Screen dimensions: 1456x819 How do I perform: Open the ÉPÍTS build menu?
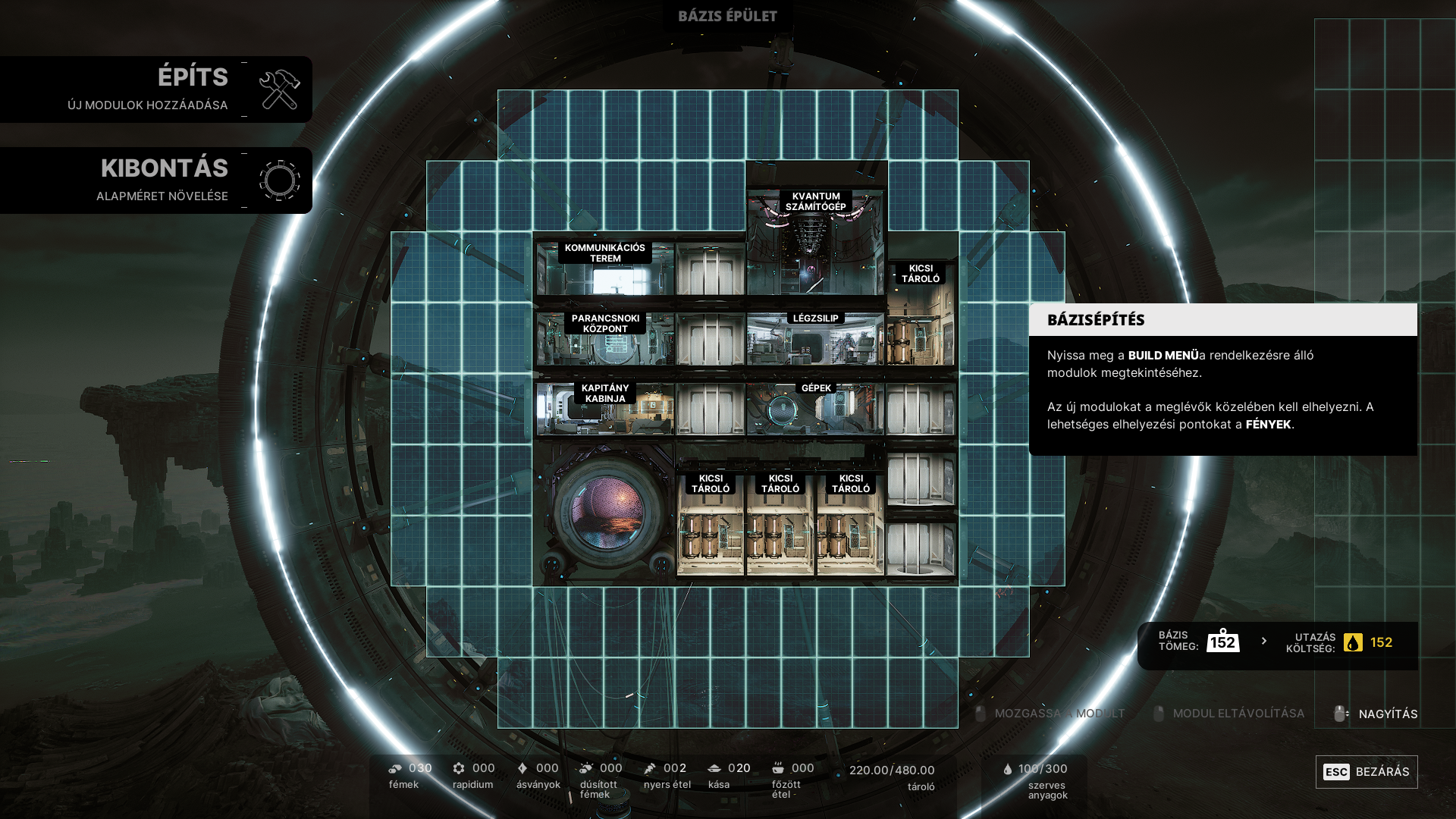point(155,89)
